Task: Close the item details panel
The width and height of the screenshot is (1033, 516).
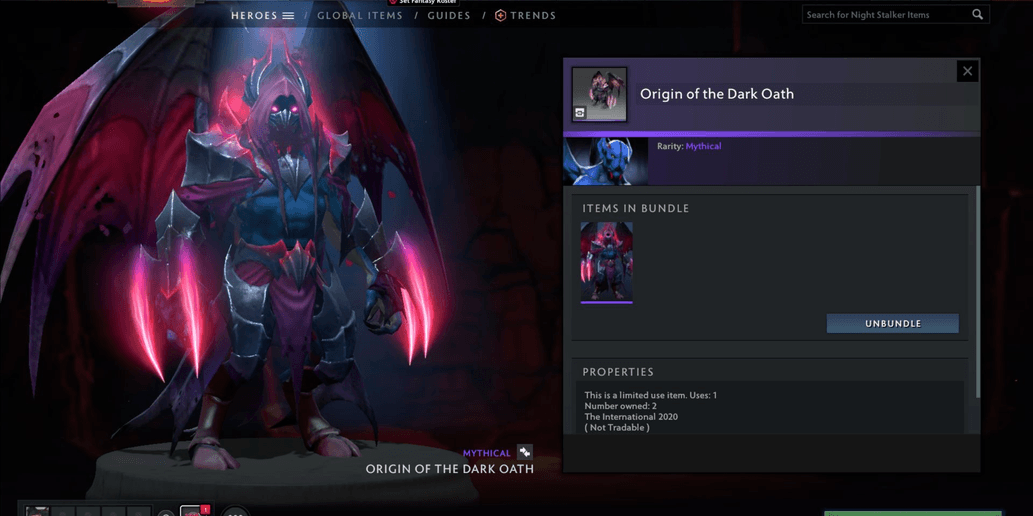Action: pos(967,71)
